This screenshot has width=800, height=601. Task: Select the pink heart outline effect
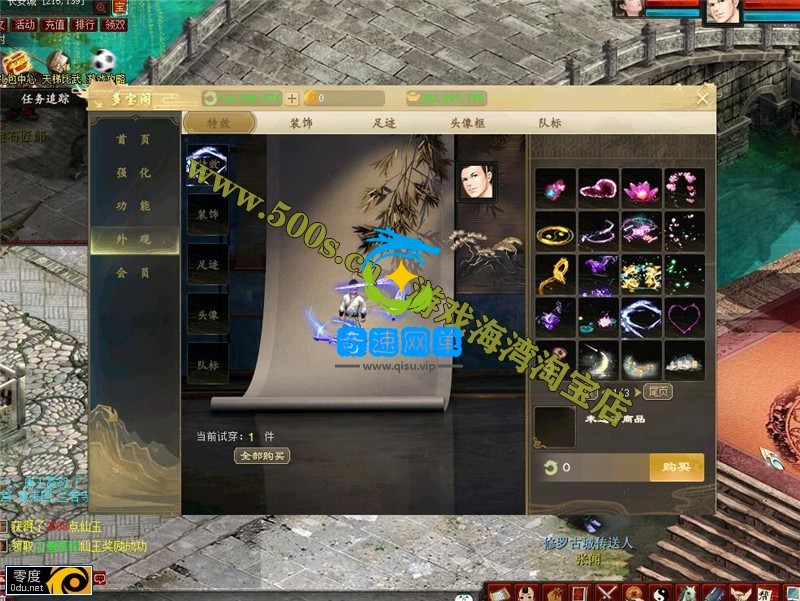coord(685,318)
